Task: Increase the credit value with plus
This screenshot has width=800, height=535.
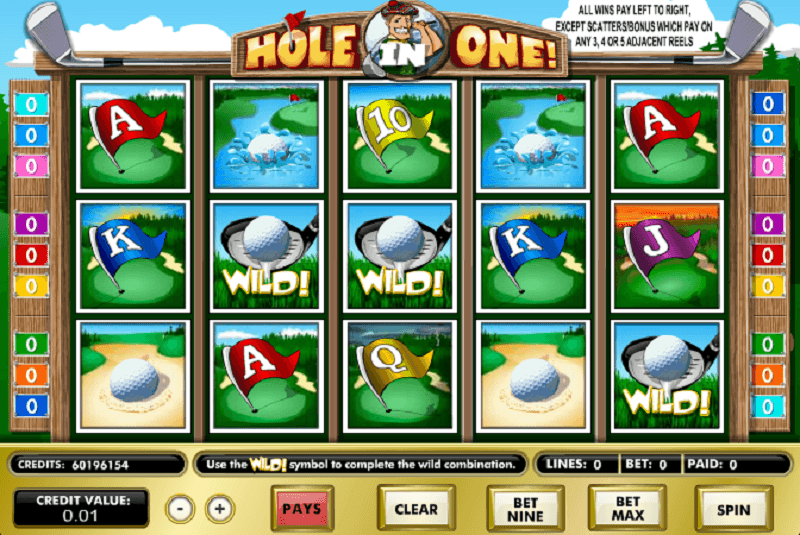Action: 221,508
